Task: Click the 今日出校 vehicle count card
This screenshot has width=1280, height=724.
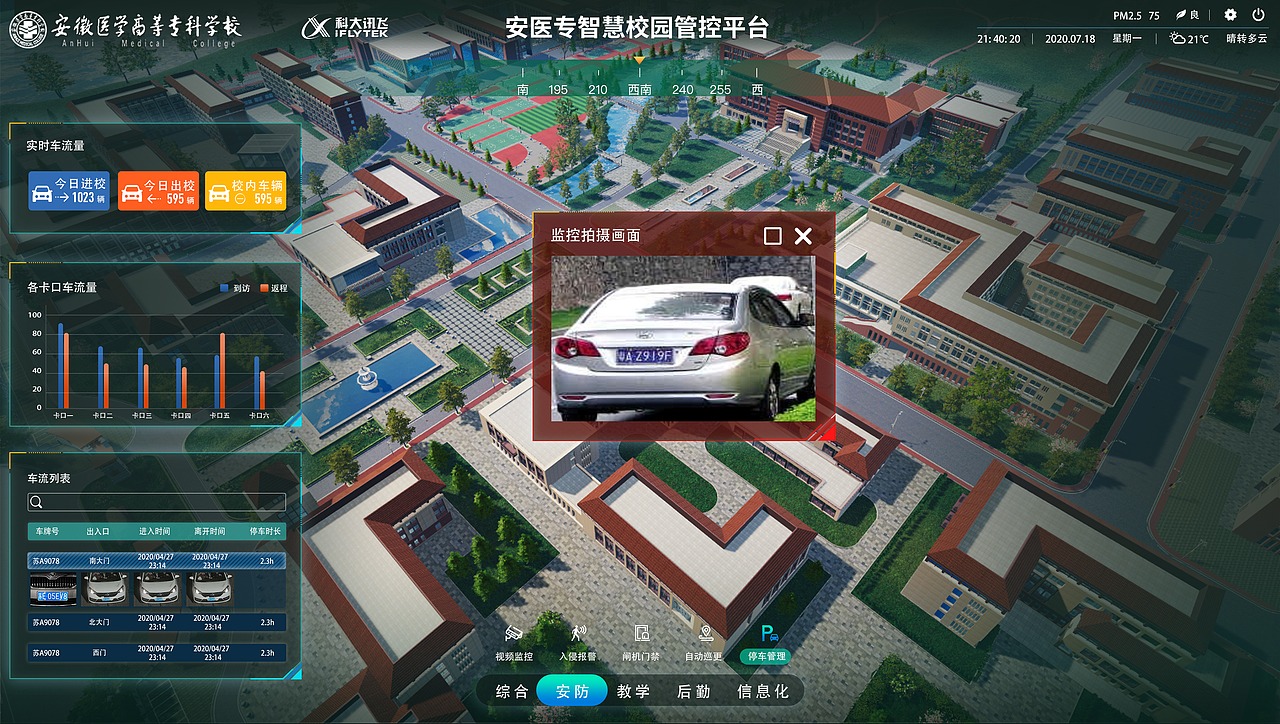Action: click(x=156, y=190)
